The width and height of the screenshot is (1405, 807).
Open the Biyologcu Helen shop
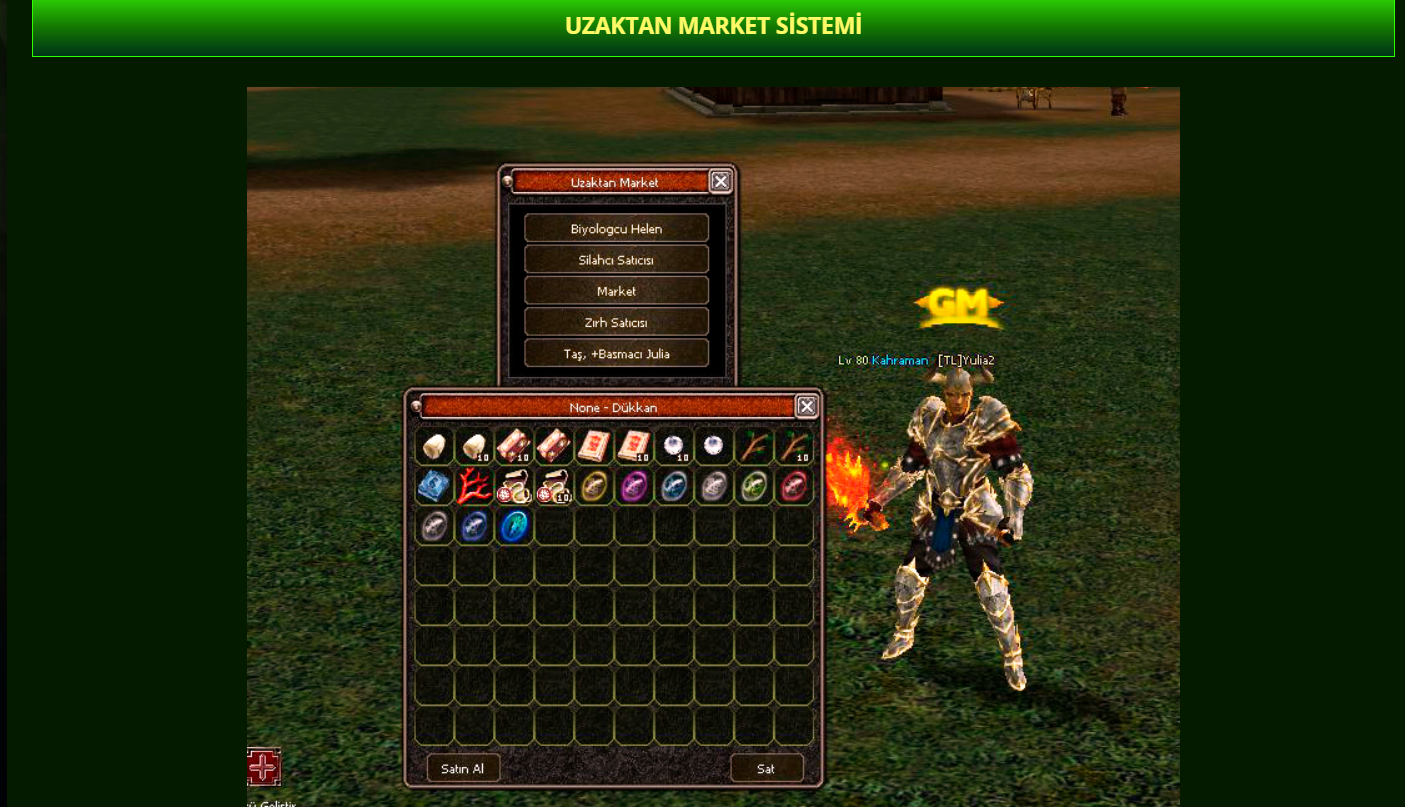[x=616, y=229]
